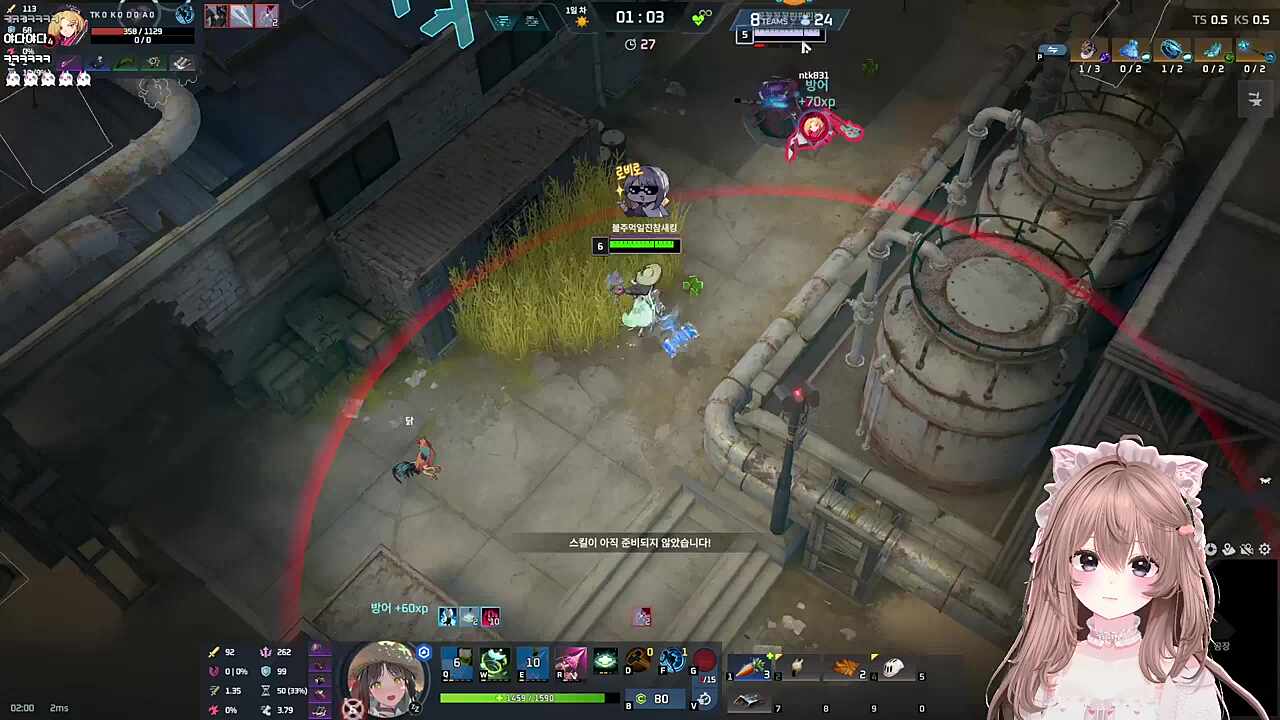
Task: Switch to the leftmost HUD tab near timer
Action: [x=503, y=21]
